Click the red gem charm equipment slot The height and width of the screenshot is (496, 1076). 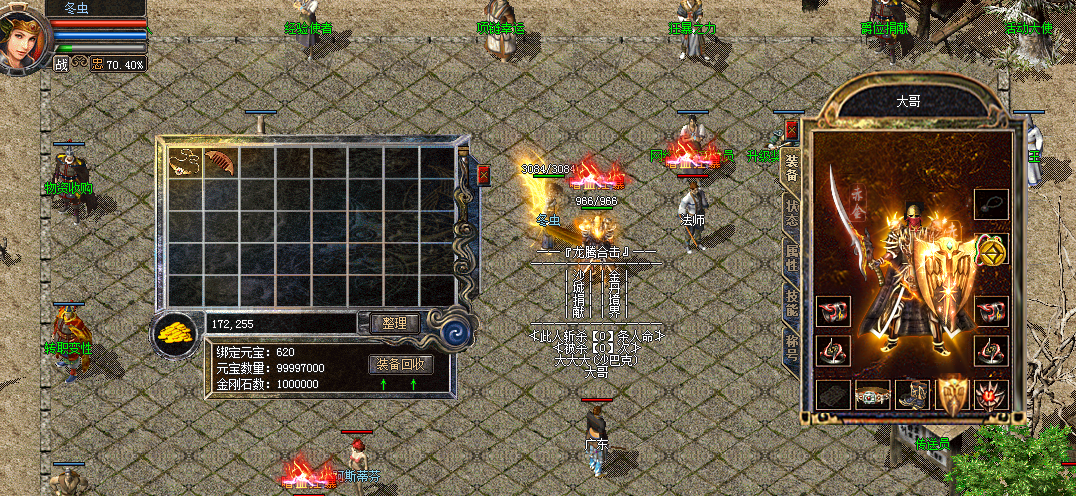click(991, 395)
